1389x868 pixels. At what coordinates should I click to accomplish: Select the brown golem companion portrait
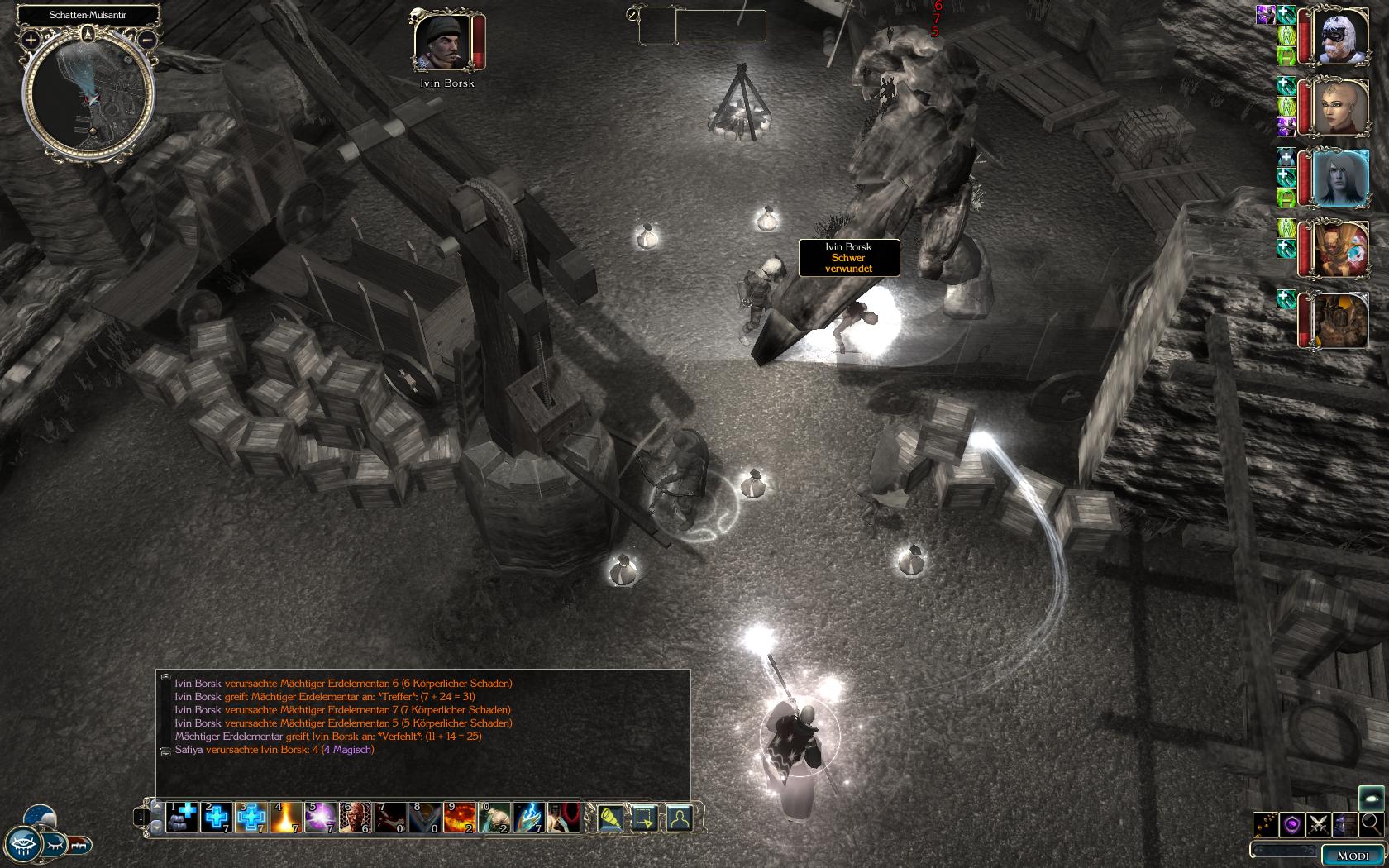point(1339,321)
